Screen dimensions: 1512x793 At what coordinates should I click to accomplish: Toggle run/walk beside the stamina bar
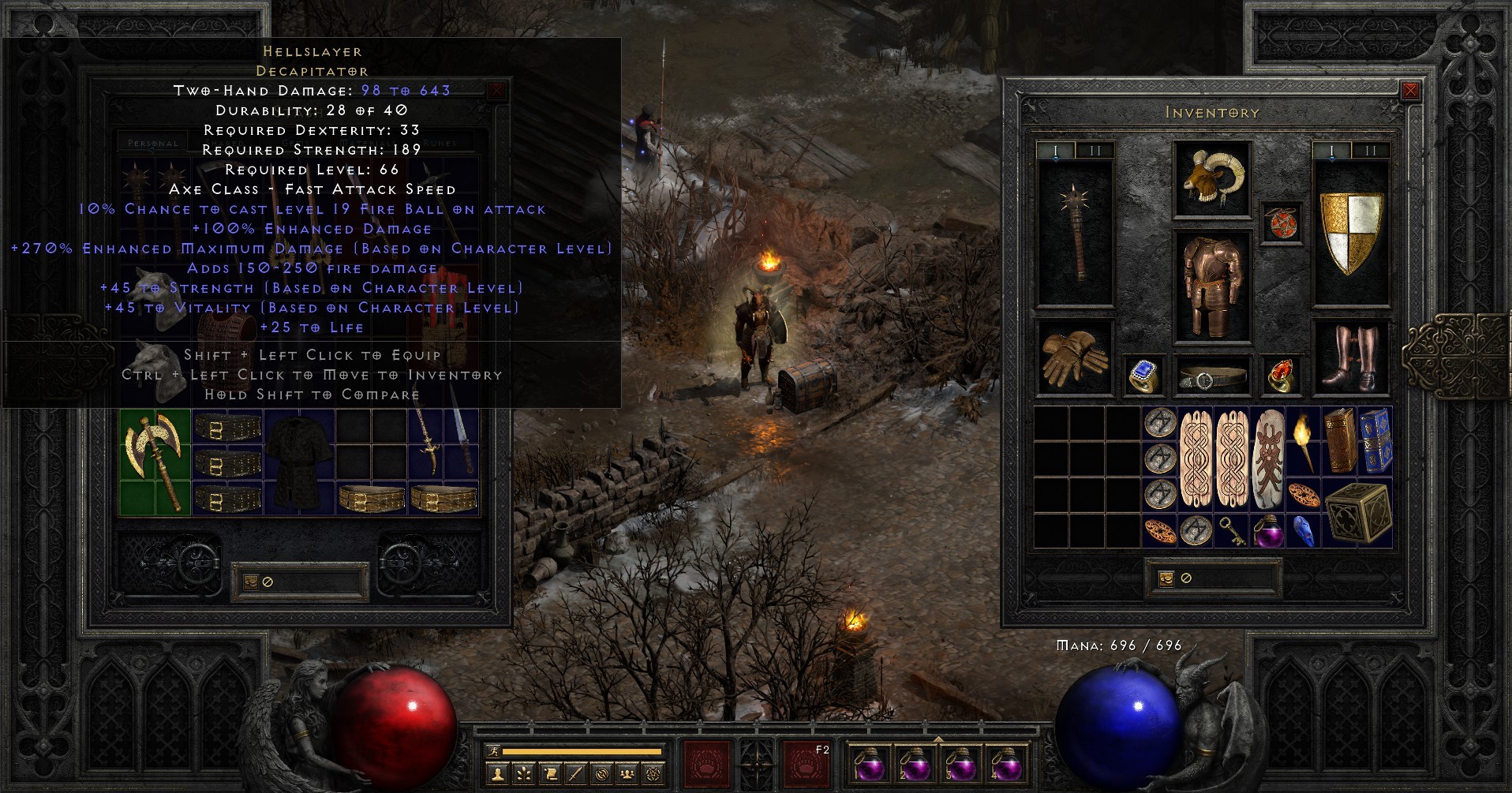click(493, 750)
